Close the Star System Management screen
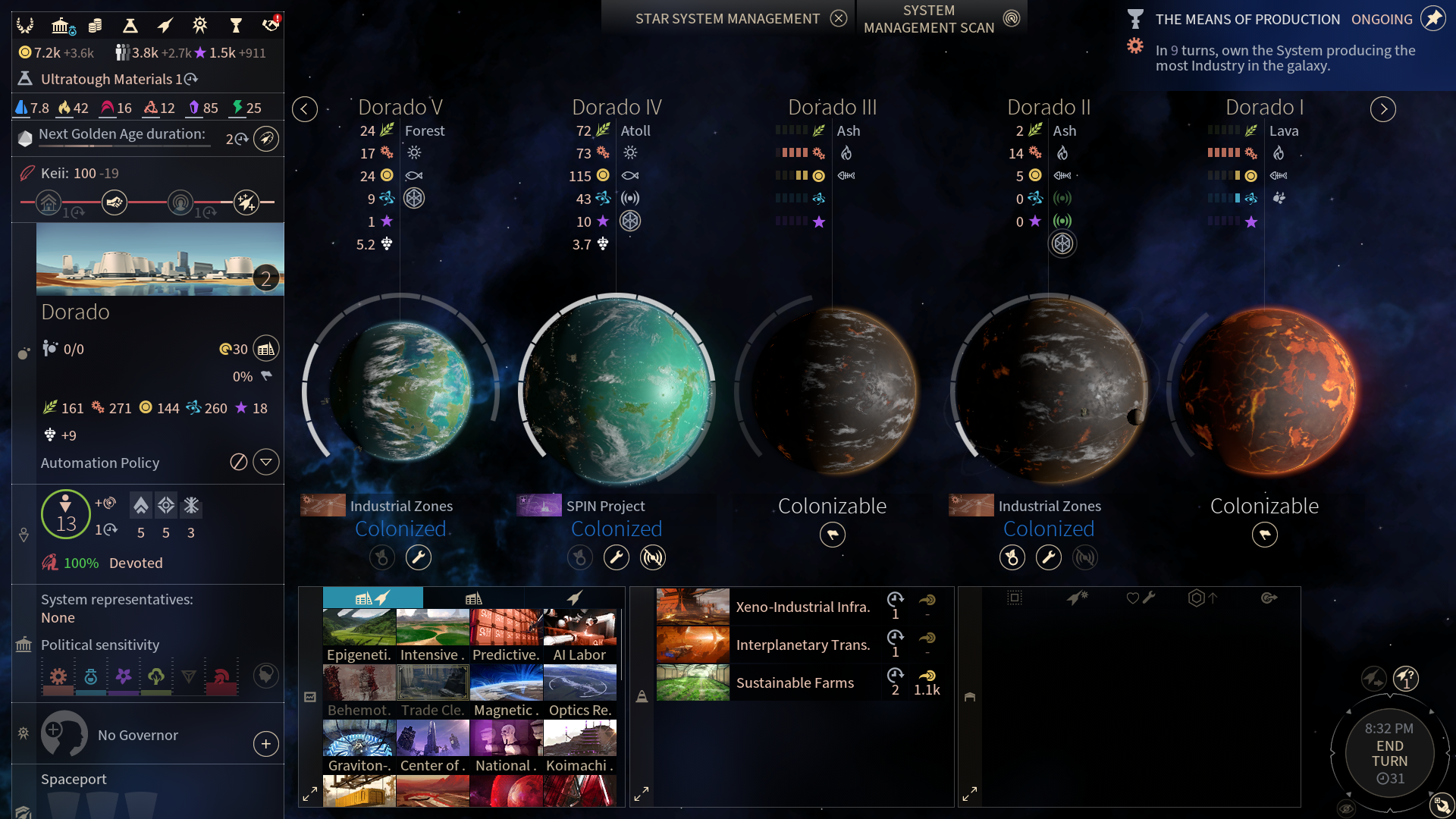The width and height of the screenshot is (1456, 819). point(838,19)
